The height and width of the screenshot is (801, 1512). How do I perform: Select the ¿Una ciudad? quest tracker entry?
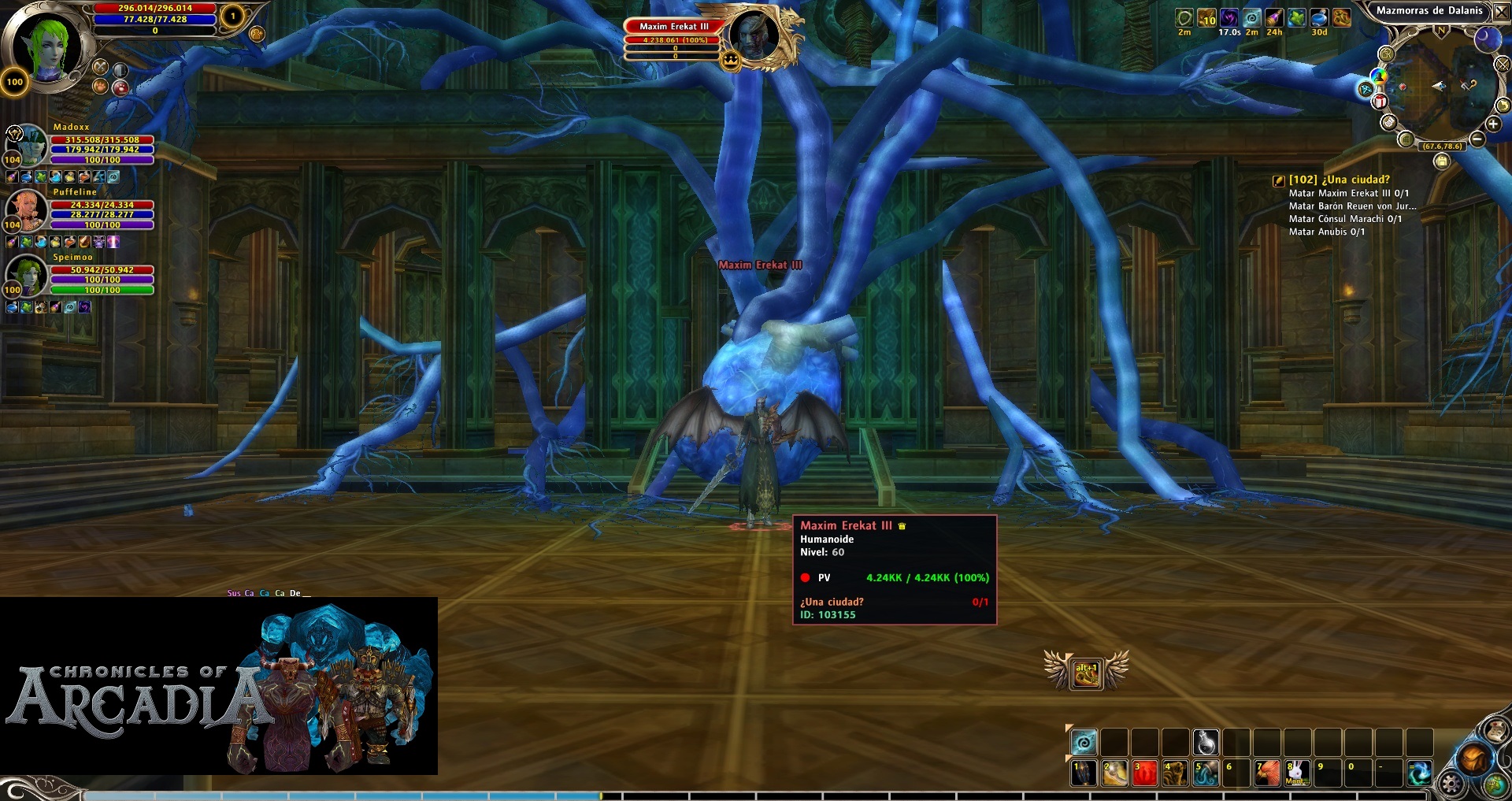tap(1339, 180)
